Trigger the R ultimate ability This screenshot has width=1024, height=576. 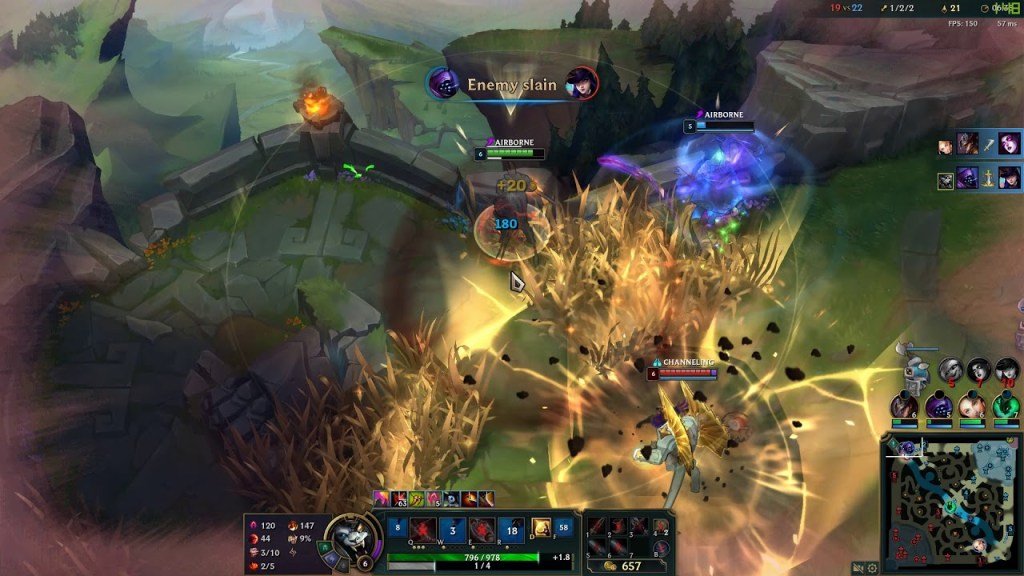513,530
